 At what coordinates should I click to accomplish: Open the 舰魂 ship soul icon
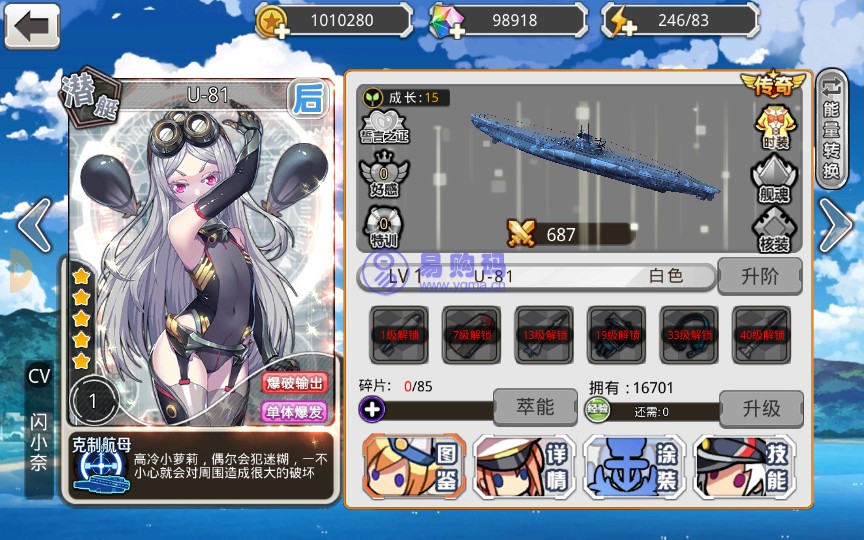[774, 178]
